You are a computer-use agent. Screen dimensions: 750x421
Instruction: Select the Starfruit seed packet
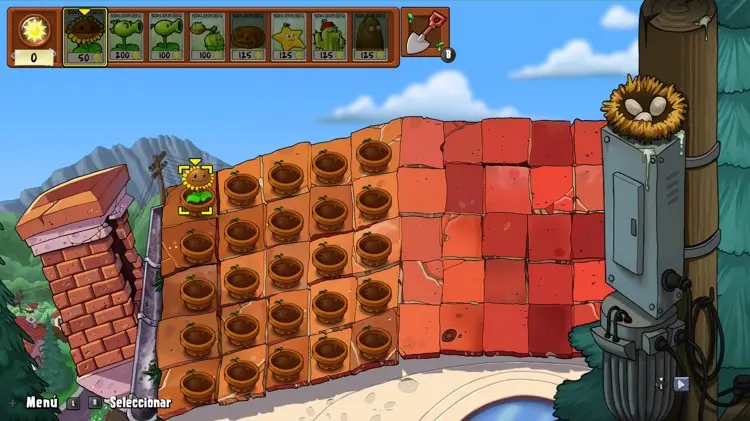[289, 37]
